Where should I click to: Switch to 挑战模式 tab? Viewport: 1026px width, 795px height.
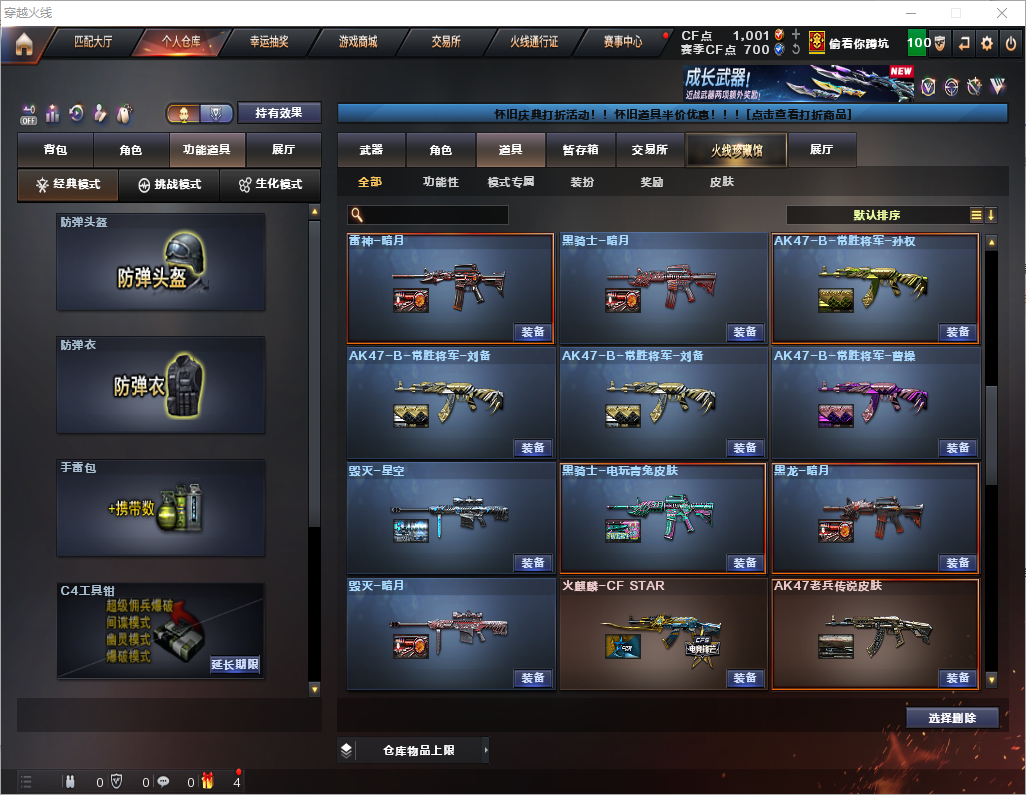[x=170, y=185]
